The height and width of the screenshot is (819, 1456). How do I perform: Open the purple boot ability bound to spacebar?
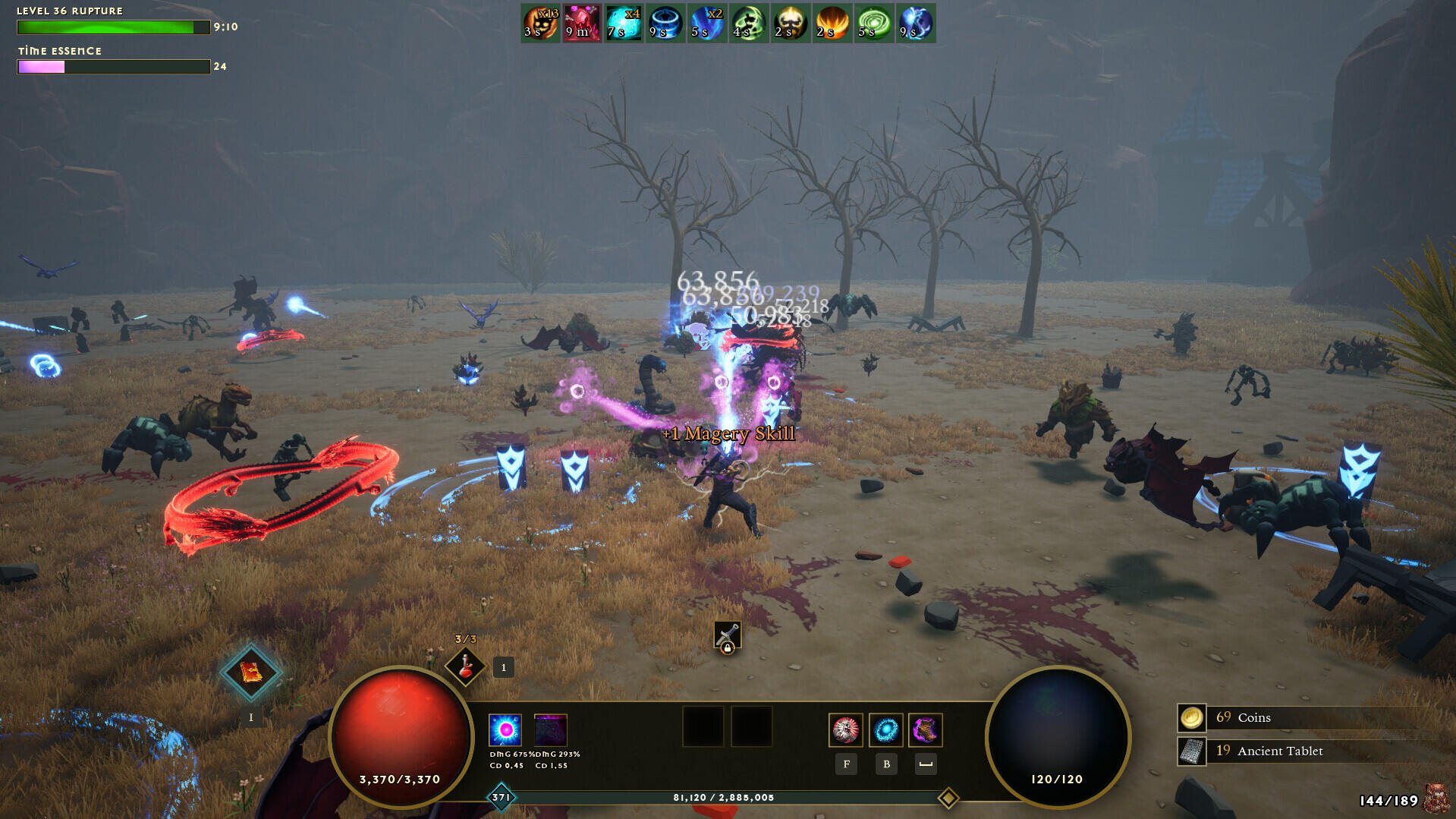point(926,731)
